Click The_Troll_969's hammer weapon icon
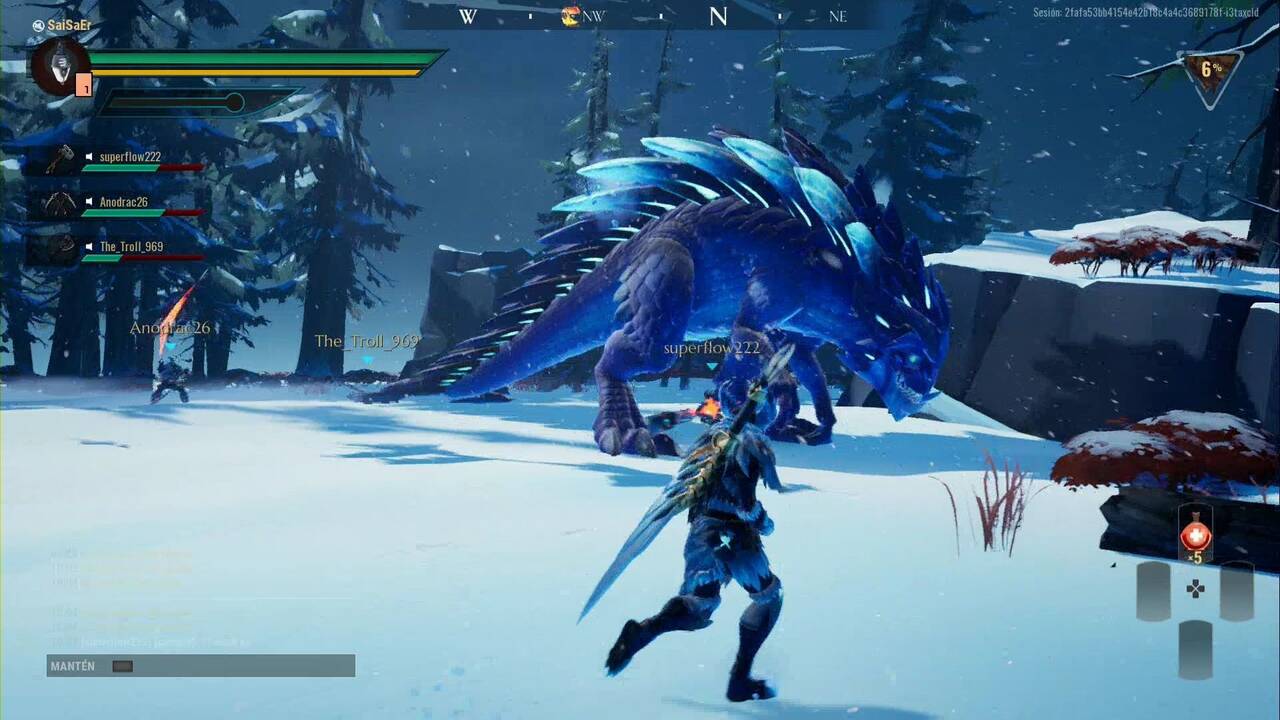The image size is (1280, 720). point(63,245)
